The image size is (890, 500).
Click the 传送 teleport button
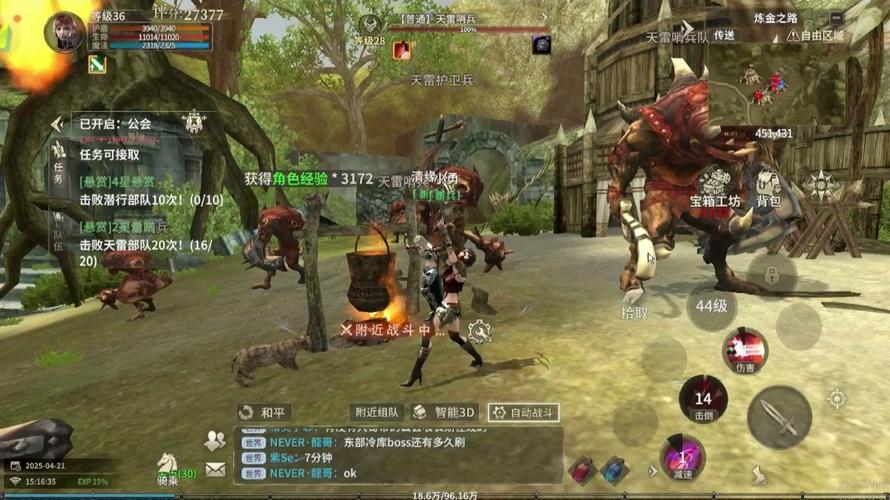(724, 35)
